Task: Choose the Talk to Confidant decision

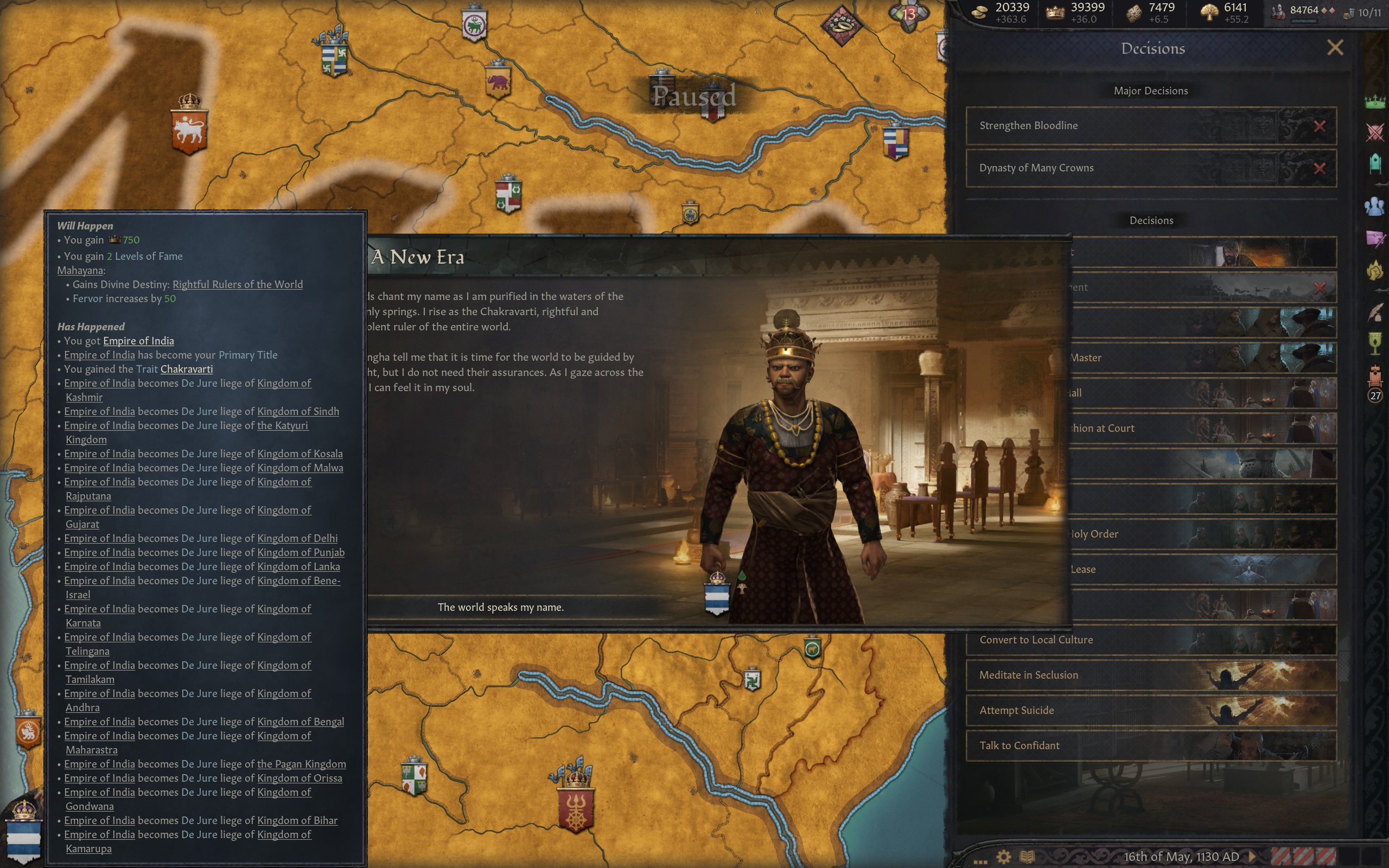Action: (1151, 746)
